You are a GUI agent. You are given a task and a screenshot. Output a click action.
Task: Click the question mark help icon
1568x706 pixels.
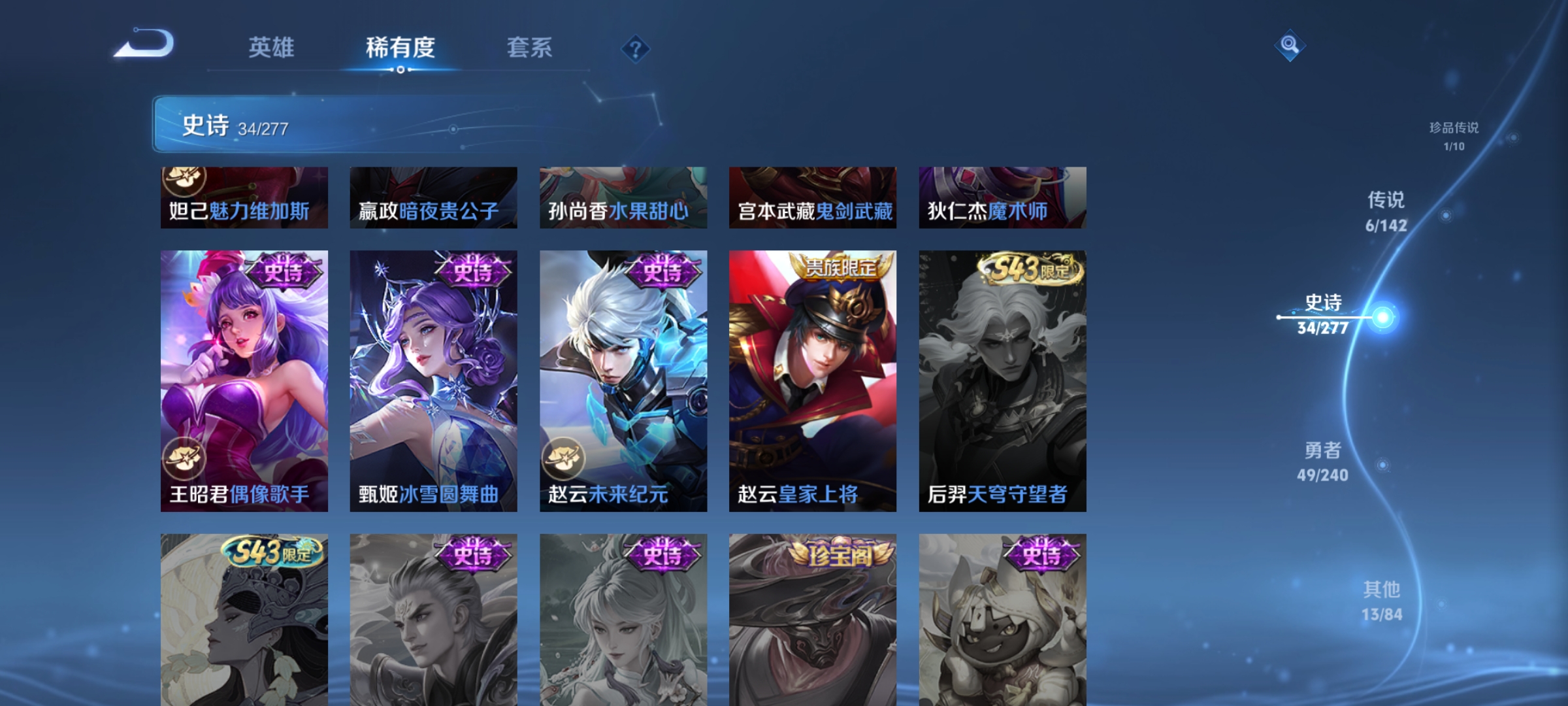tap(635, 49)
